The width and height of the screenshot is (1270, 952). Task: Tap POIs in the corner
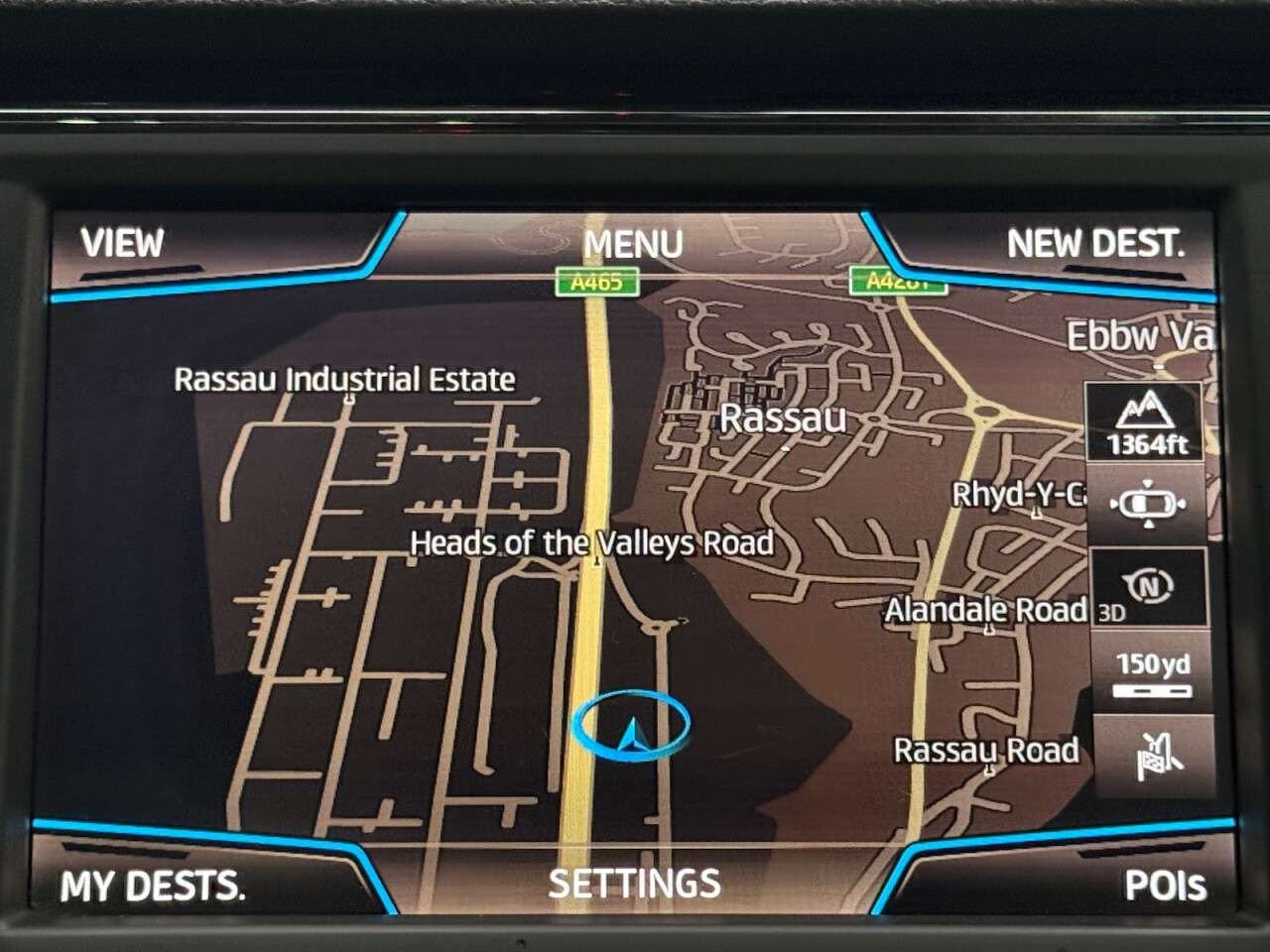point(1168,884)
